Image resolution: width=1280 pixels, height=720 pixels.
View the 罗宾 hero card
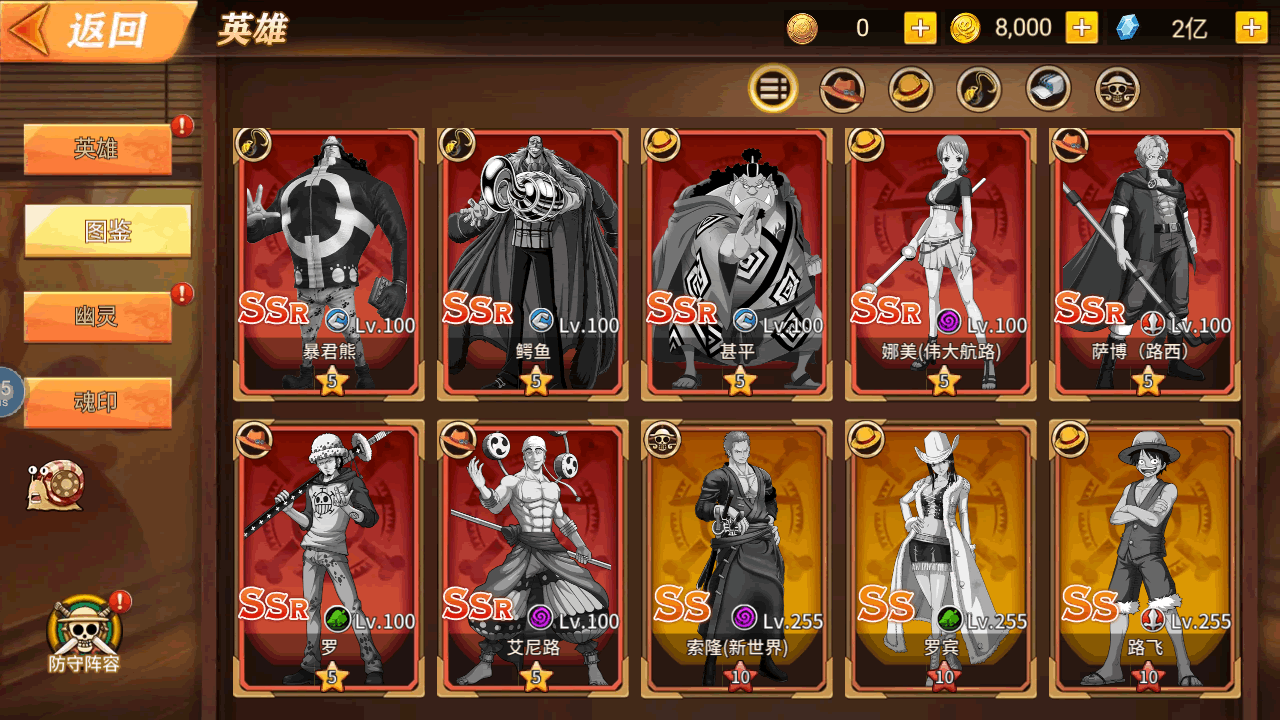tap(941, 557)
